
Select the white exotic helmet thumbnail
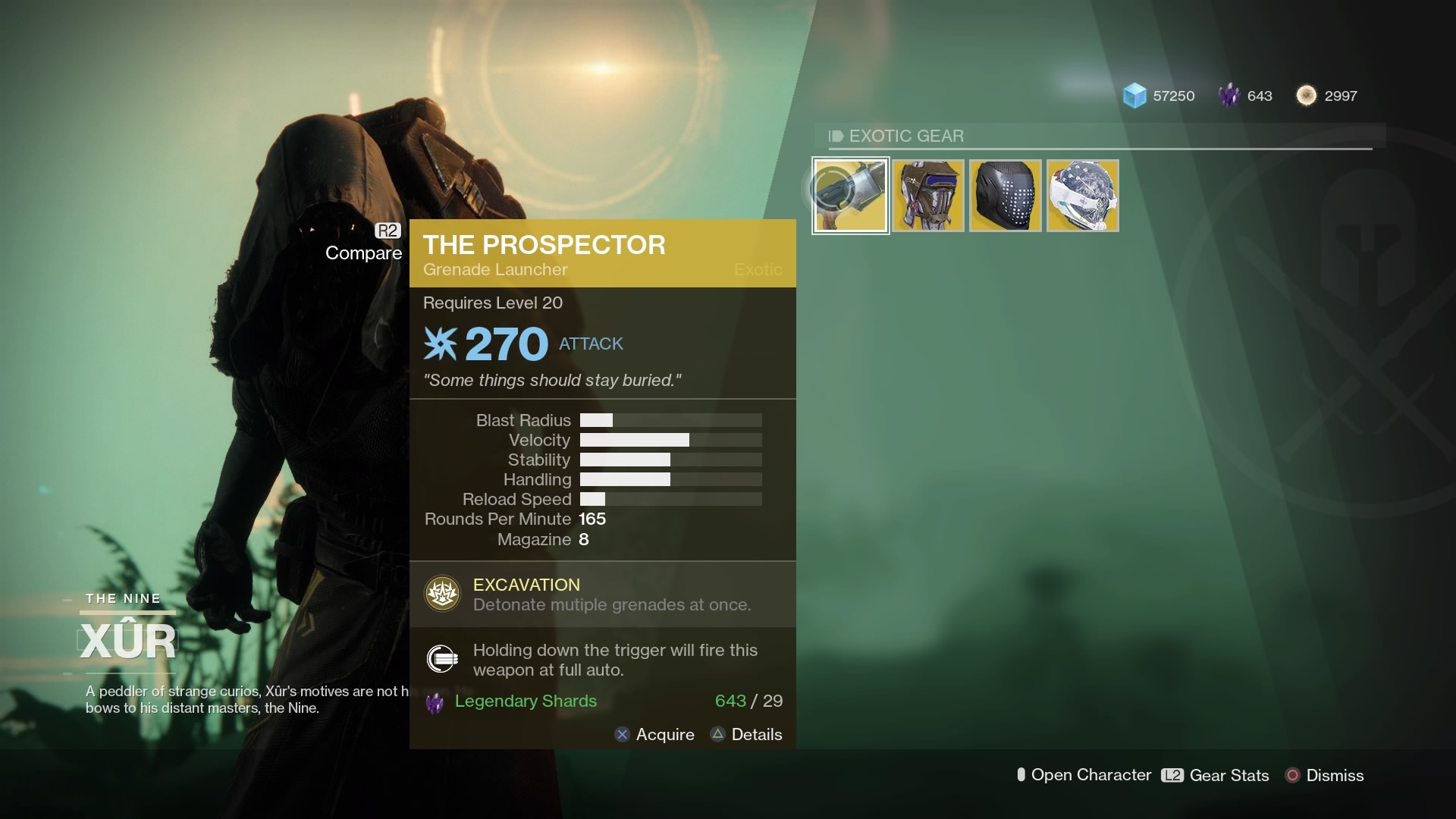(x=1082, y=195)
